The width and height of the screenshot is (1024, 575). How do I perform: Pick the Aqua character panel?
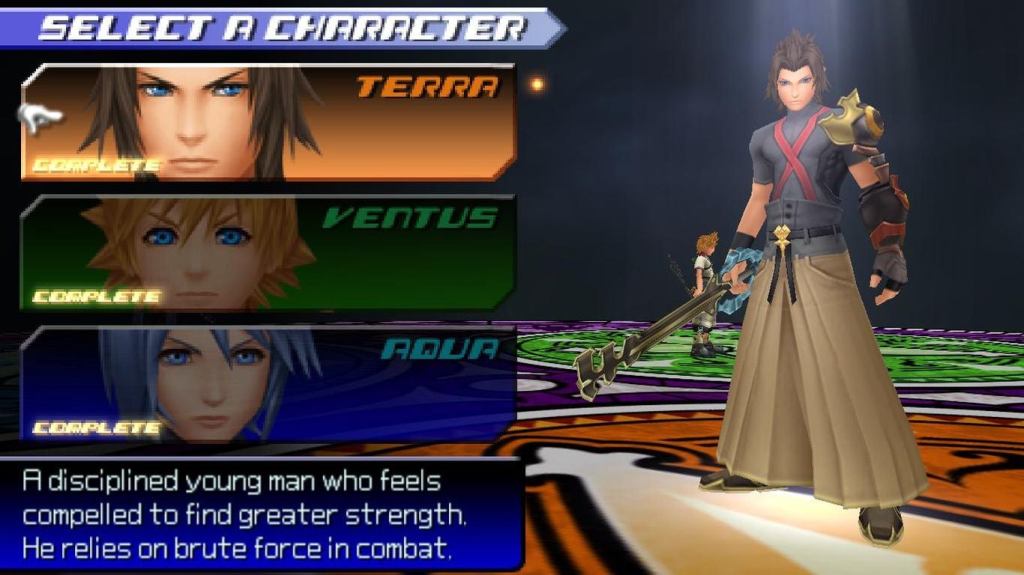268,383
